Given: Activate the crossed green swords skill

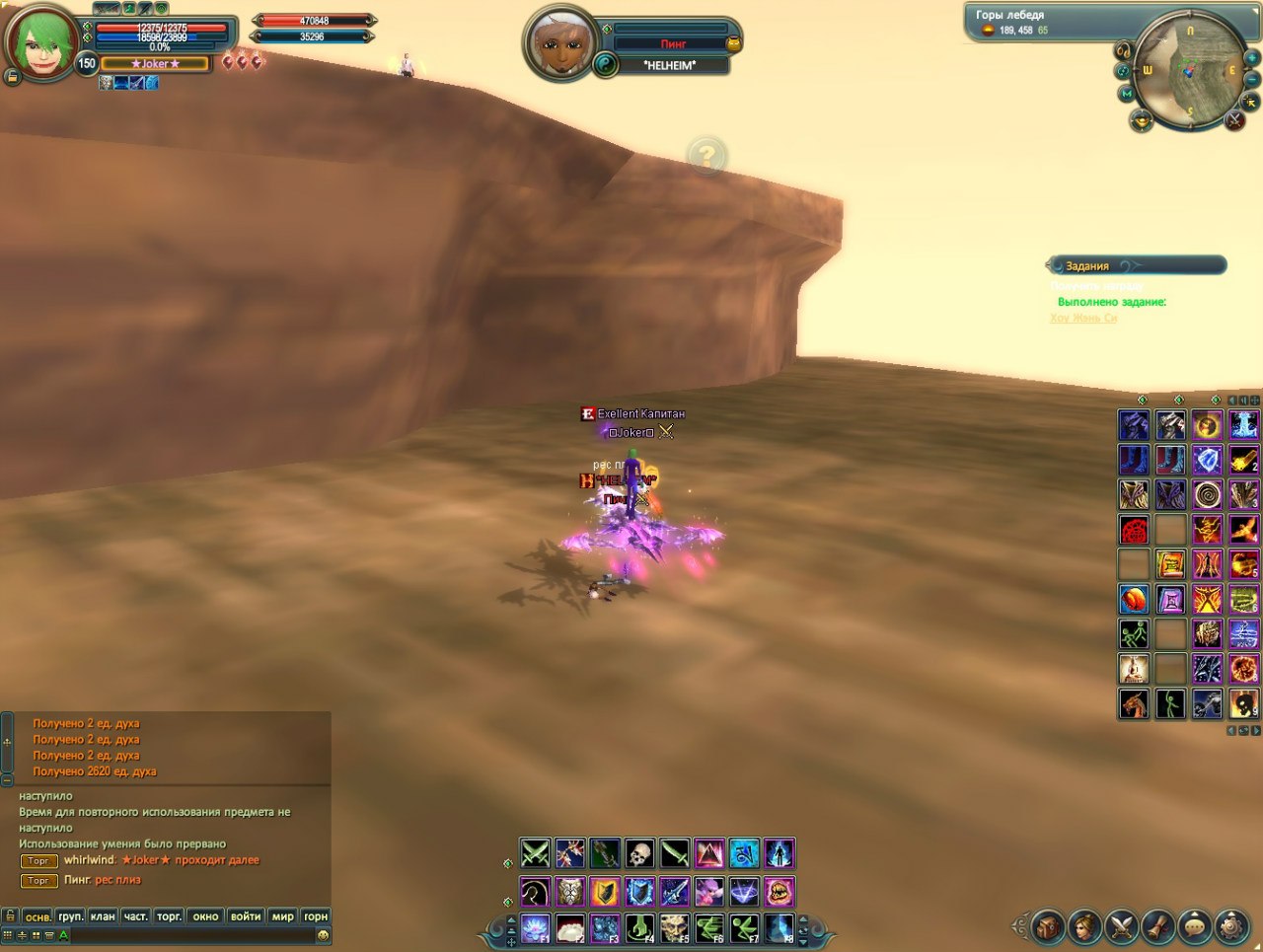Looking at the screenshot, I should tap(535, 853).
